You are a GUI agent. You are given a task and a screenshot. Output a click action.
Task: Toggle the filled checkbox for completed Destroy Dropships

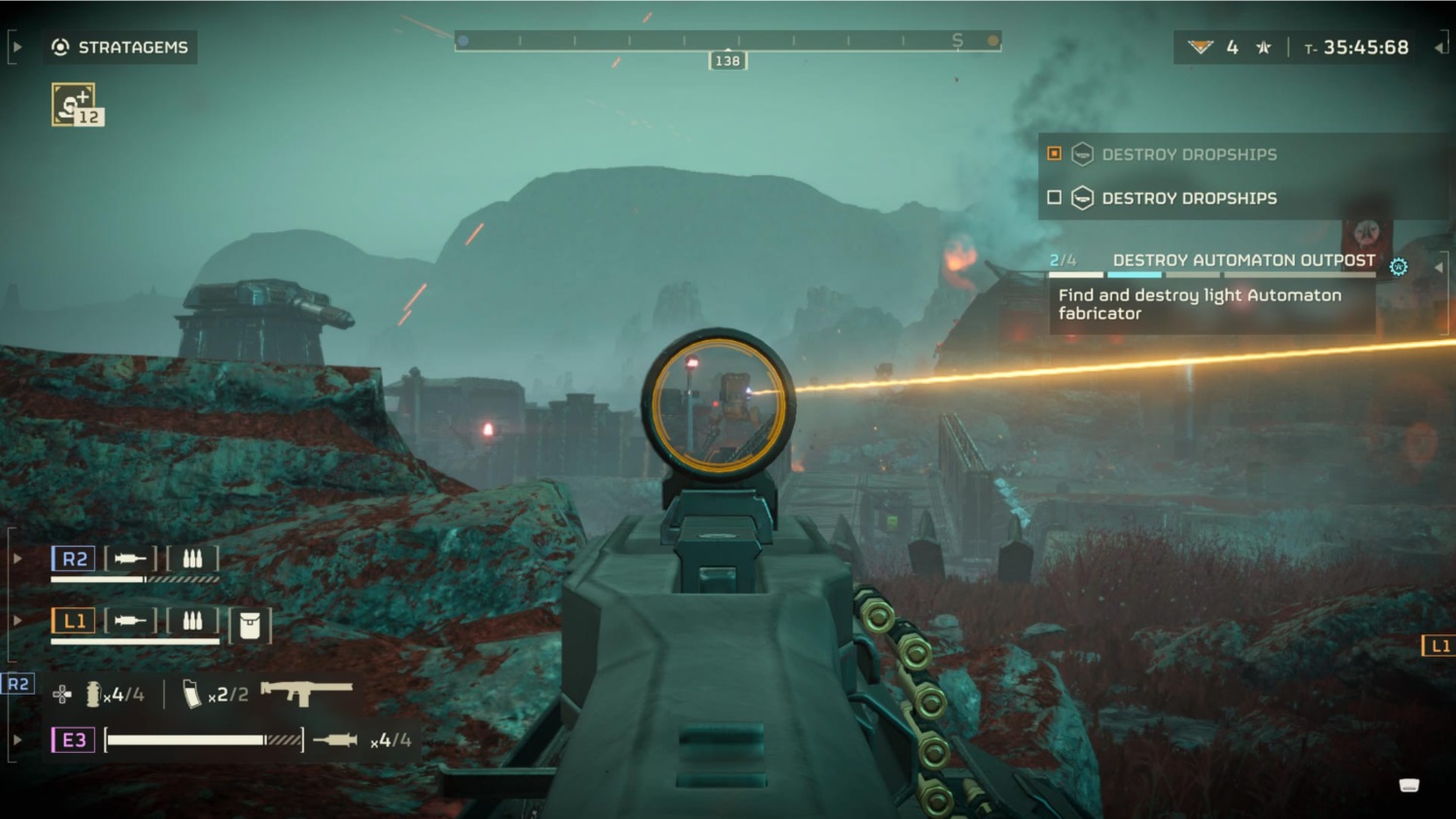tap(1053, 154)
